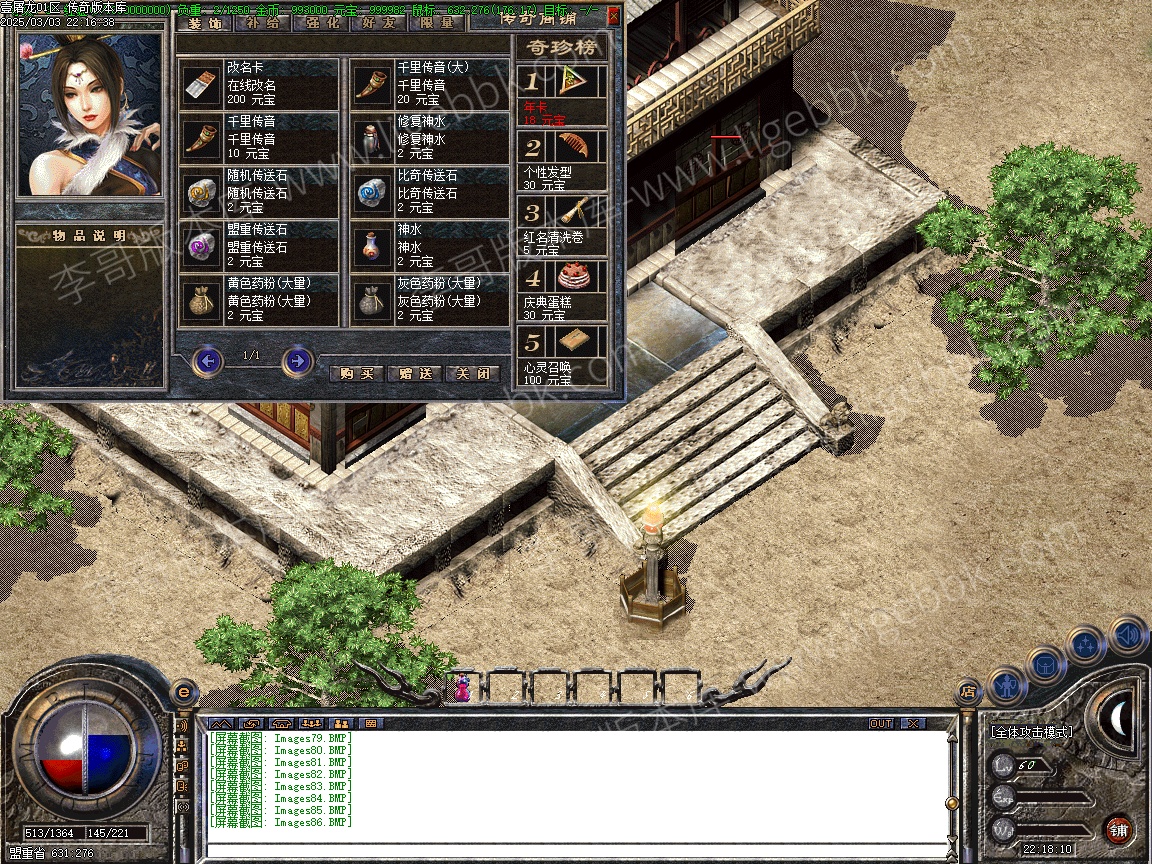Show the 限量 tab items
The height and width of the screenshot is (864, 1152).
pos(437,23)
